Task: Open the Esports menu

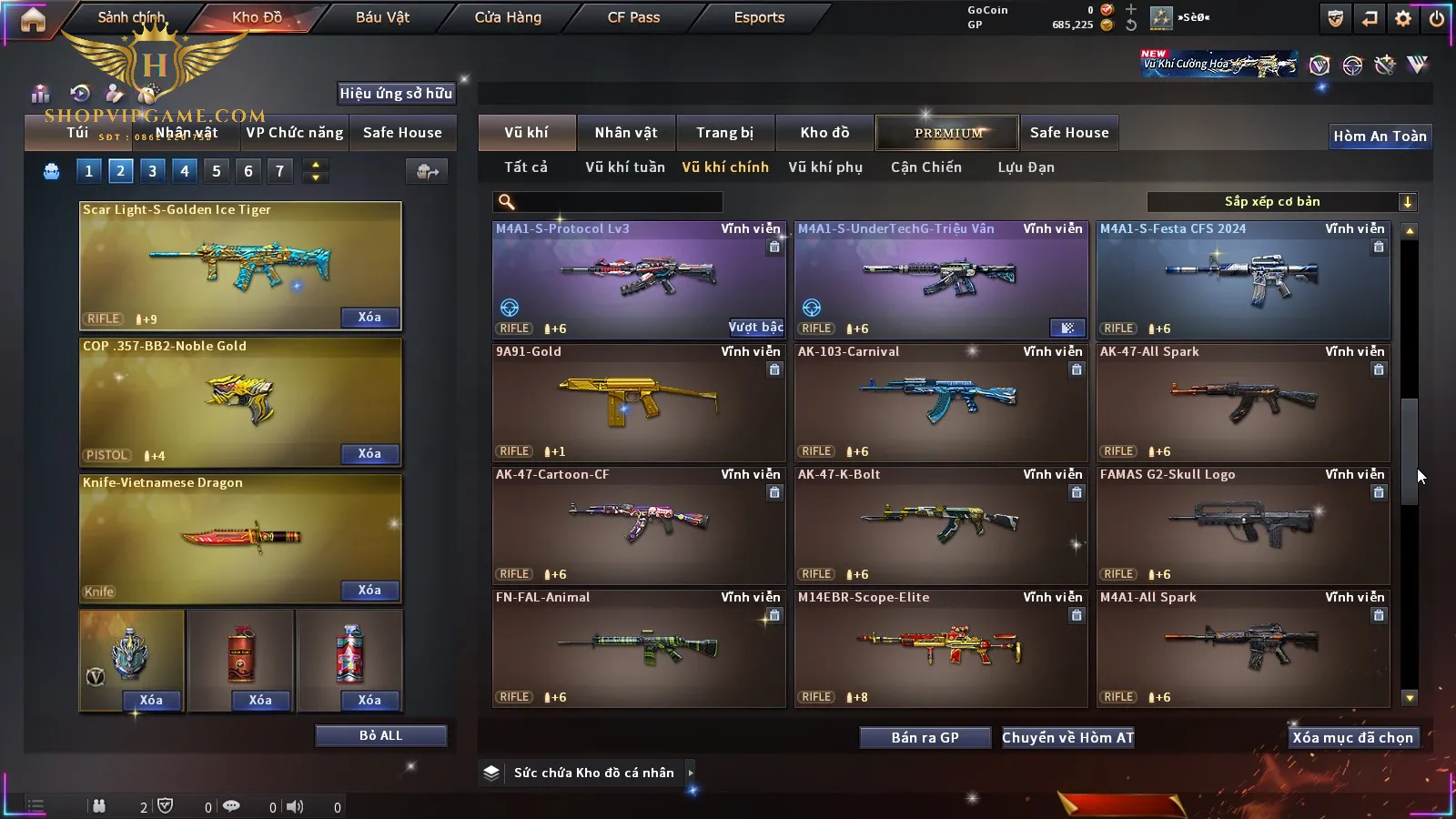Action: point(759,17)
